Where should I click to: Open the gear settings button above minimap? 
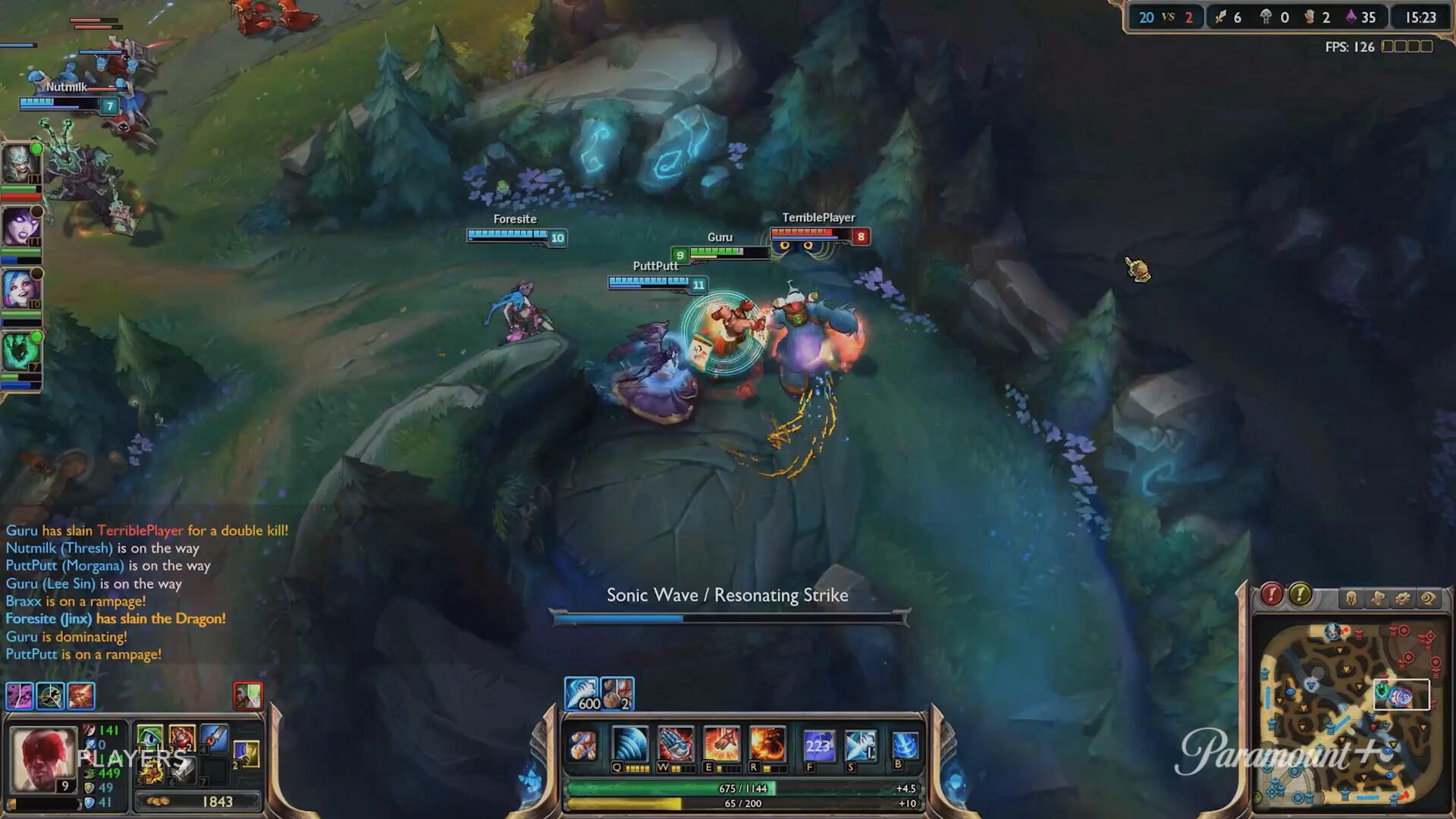(x=1402, y=599)
